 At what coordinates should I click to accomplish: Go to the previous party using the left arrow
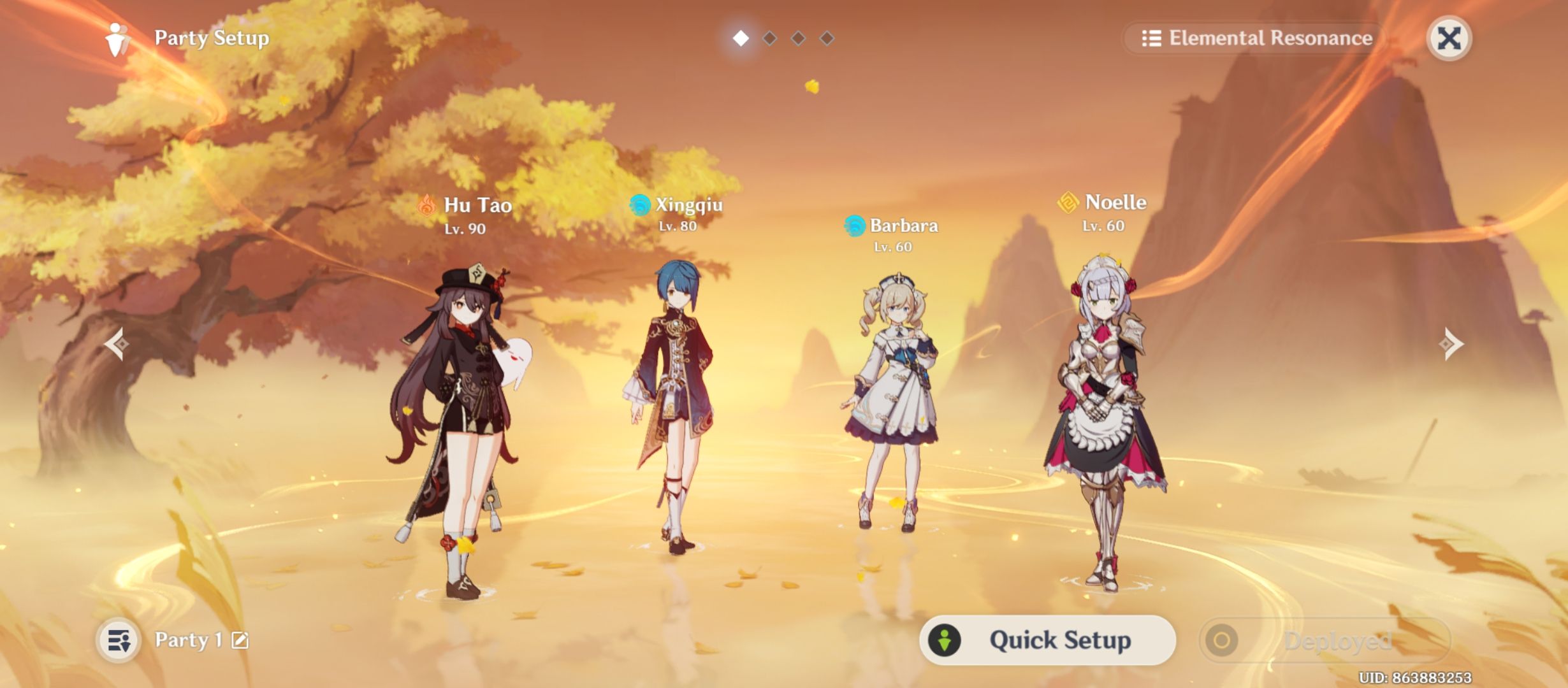click(118, 344)
